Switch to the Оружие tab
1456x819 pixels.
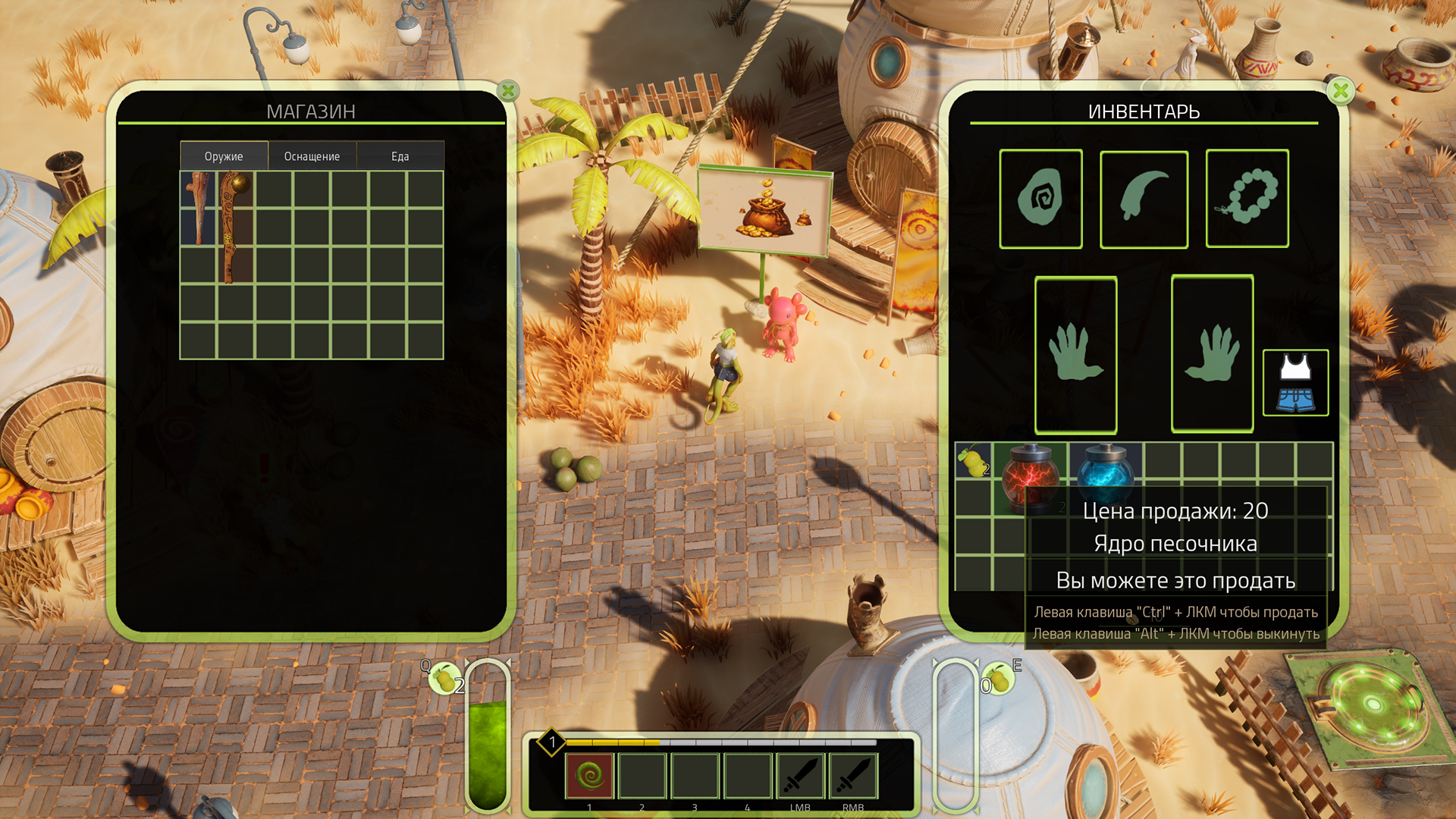point(224,156)
